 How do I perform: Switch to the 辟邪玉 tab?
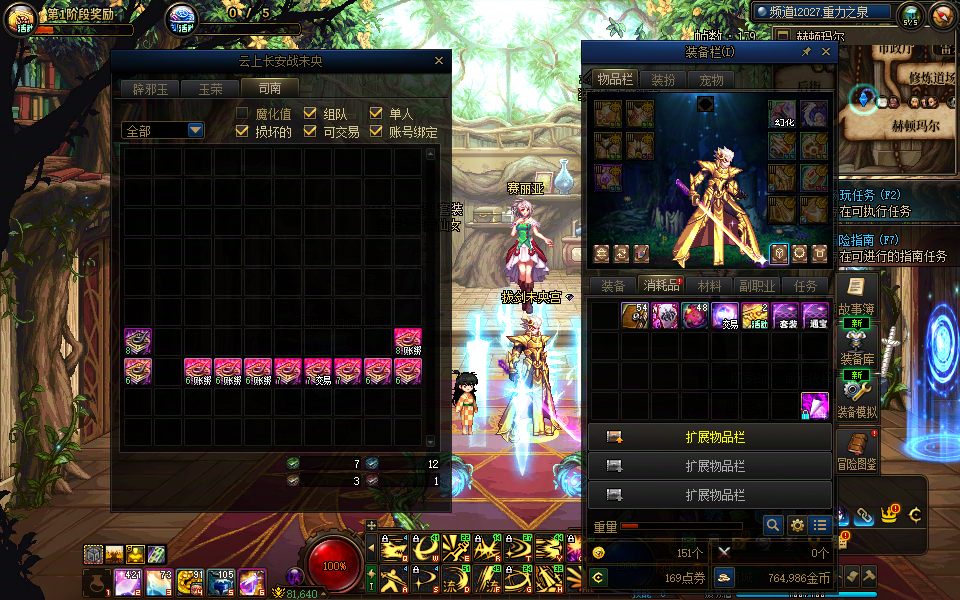(150, 88)
